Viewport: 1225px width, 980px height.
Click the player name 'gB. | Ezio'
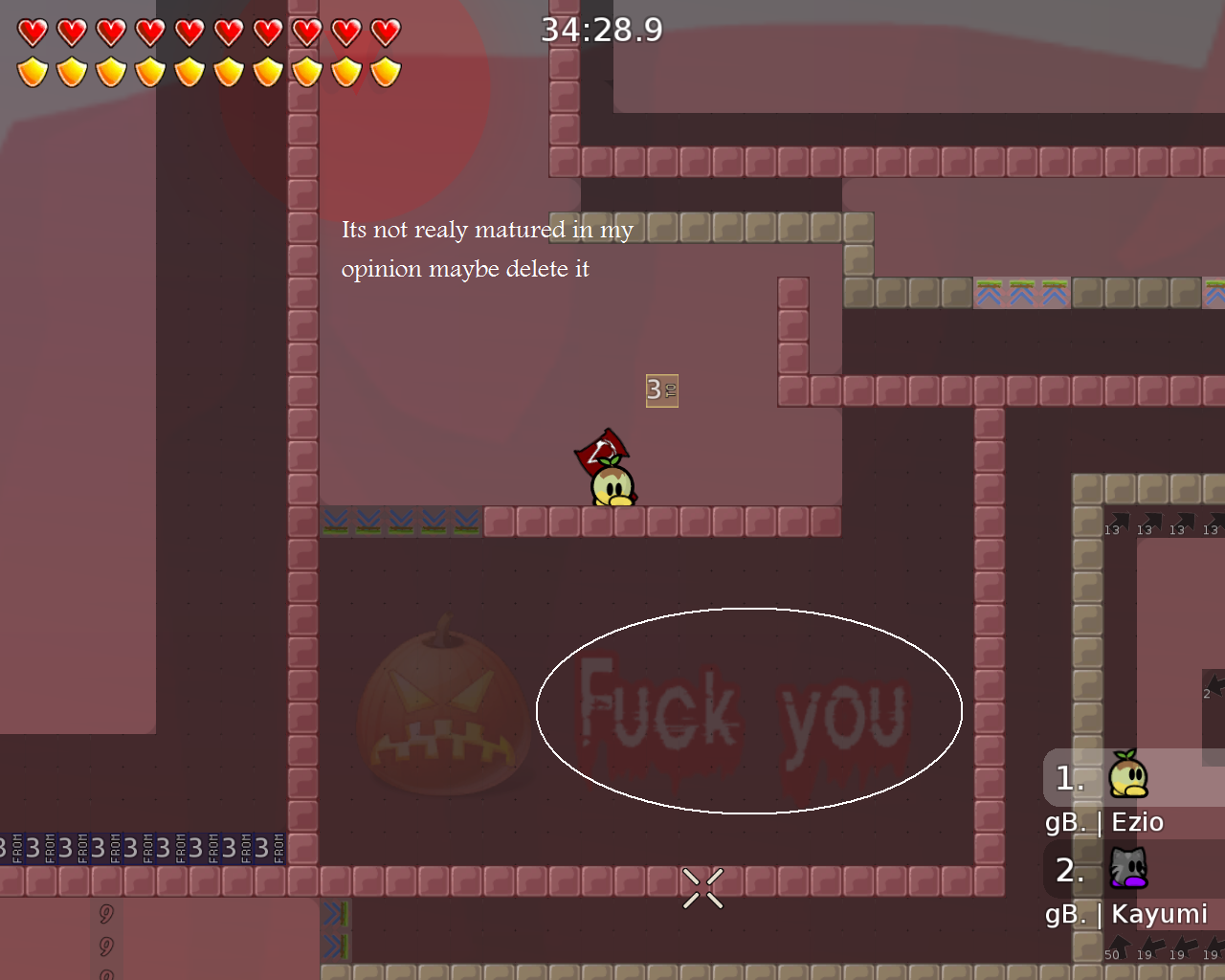point(1104,821)
